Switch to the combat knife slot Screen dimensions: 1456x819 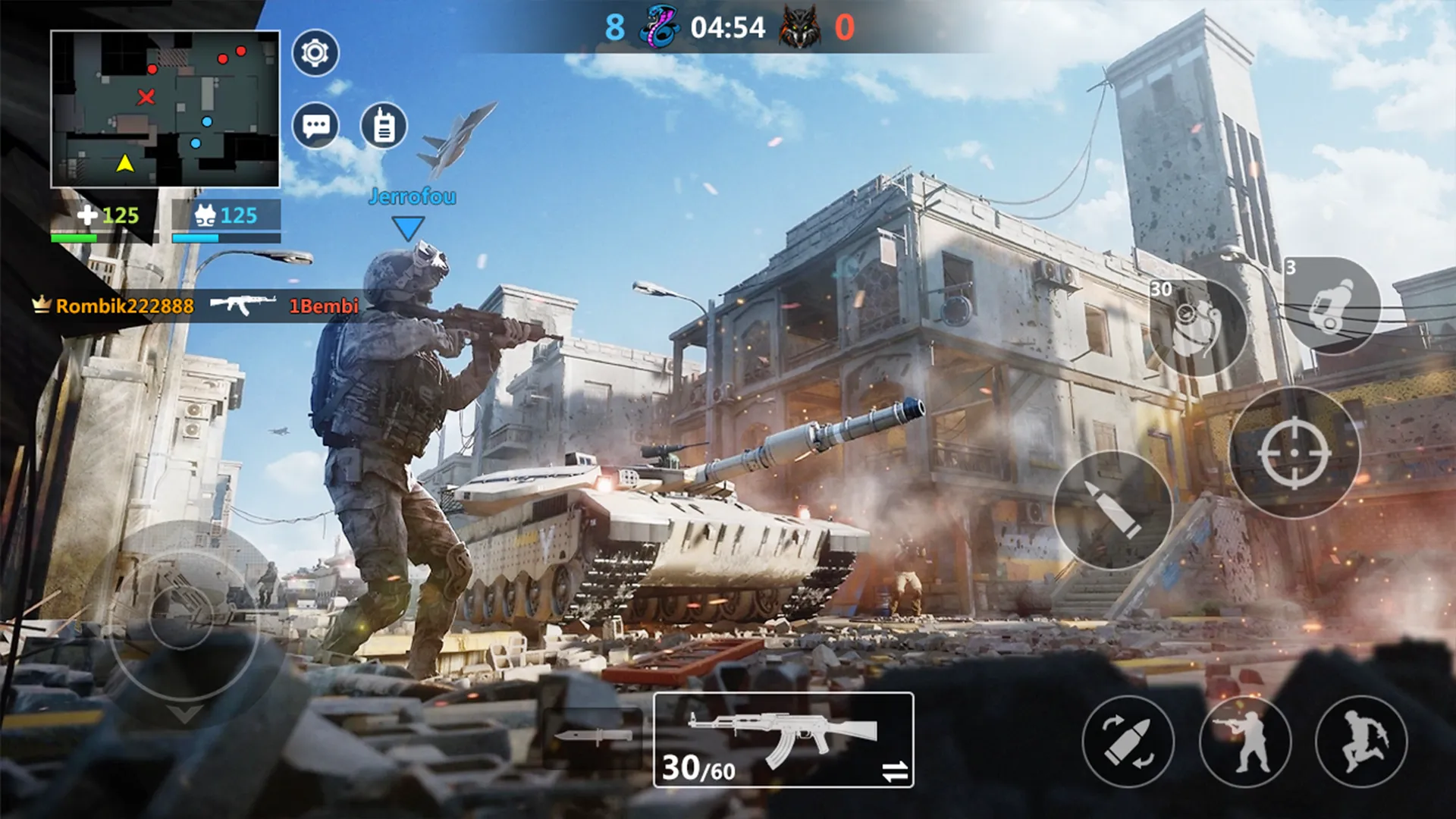click(x=593, y=736)
